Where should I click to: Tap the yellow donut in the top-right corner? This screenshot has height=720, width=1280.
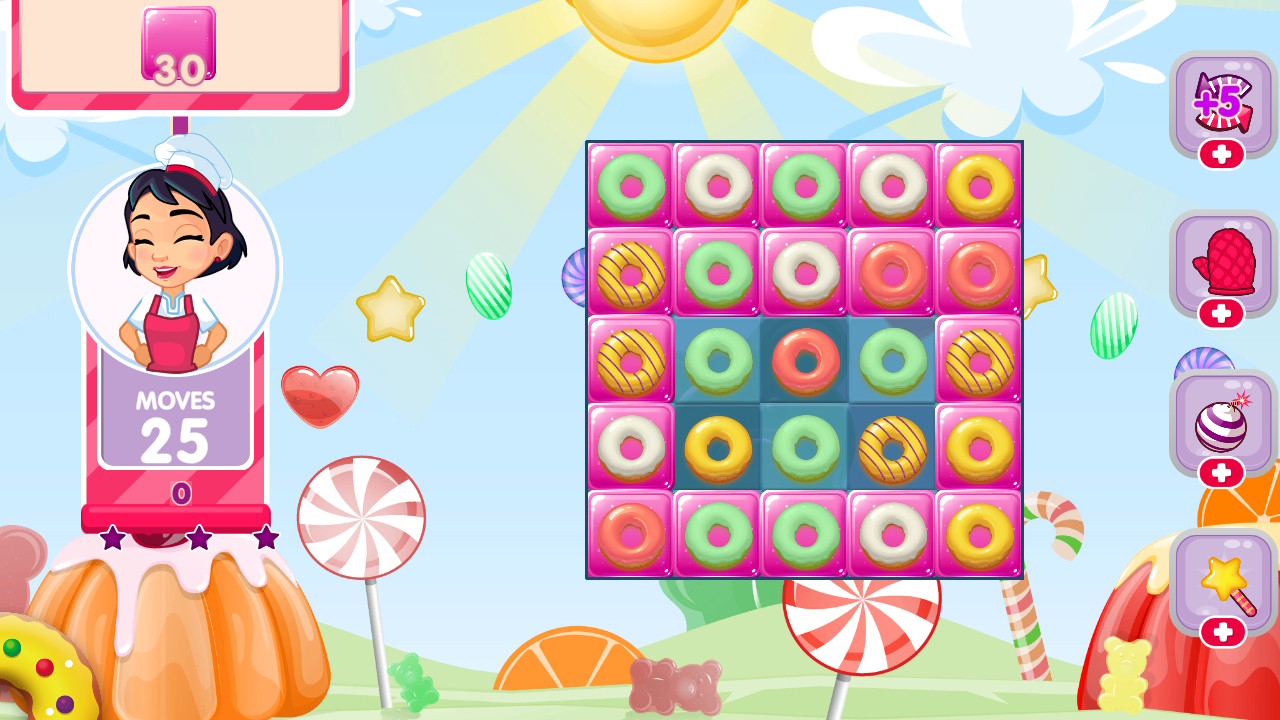pos(978,187)
